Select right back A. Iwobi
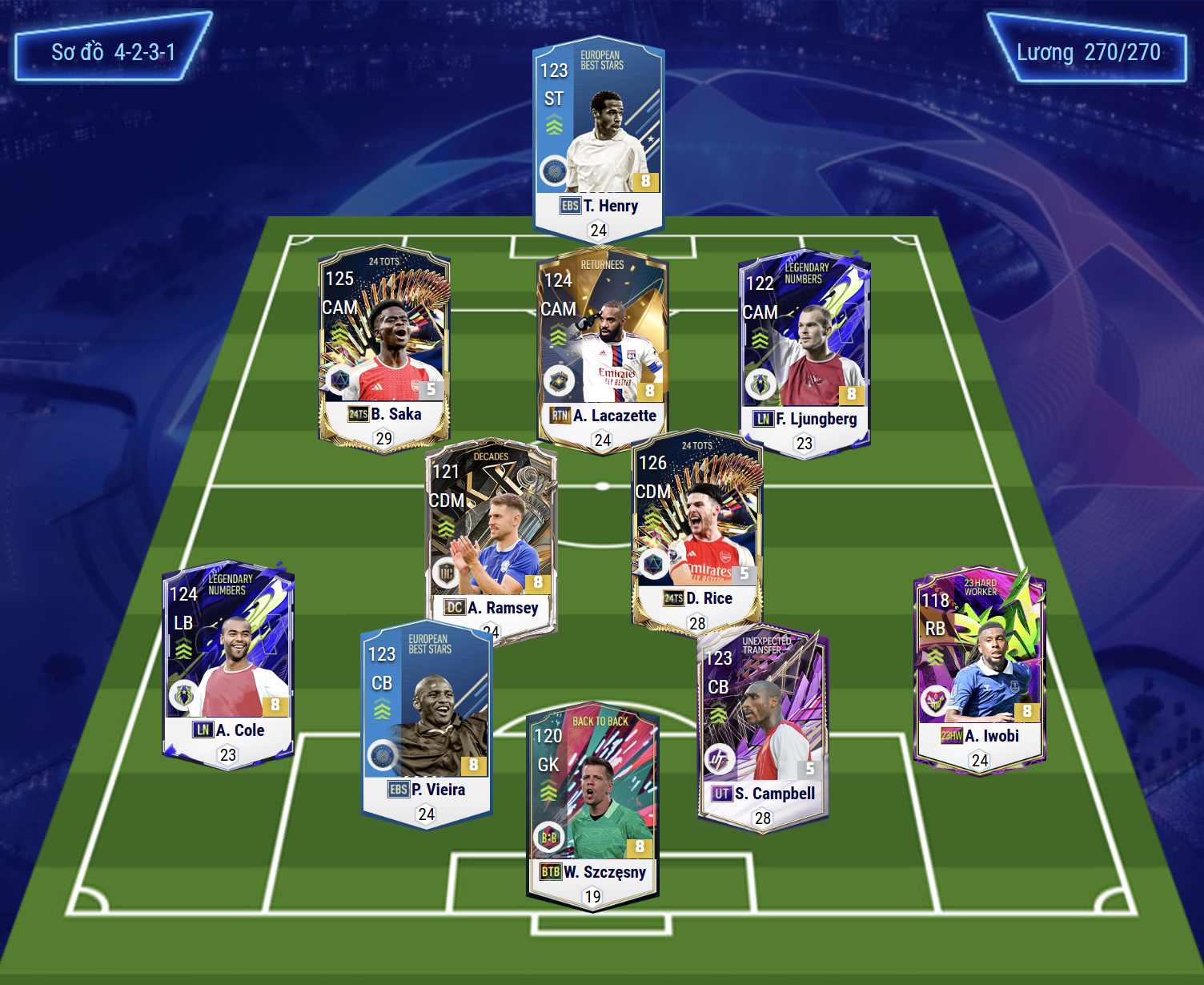The width and height of the screenshot is (1204, 985). pyautogui.click(x=980, y=669)
